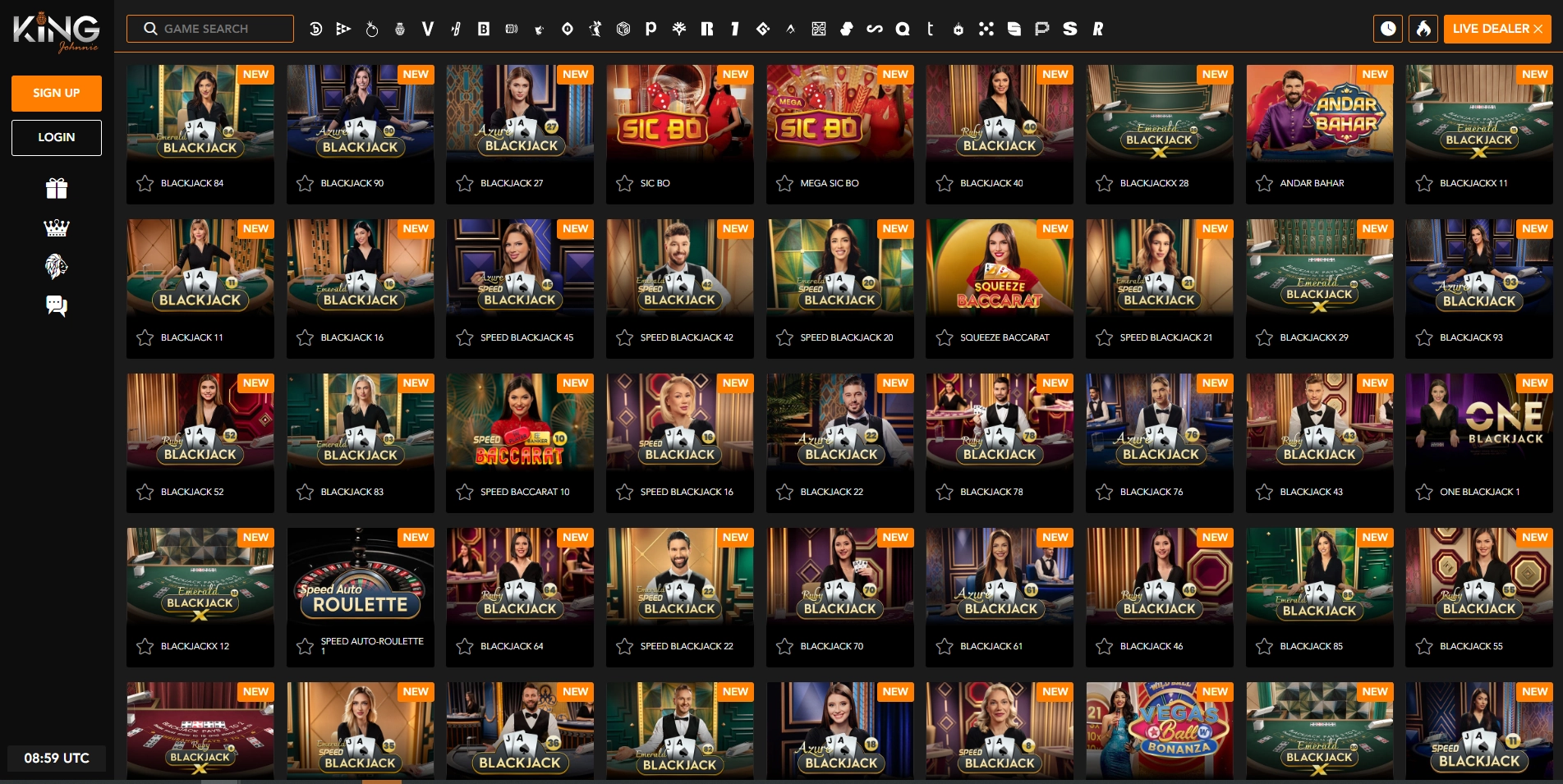Viewport: 1563px width, 784px height.
Task: Click the search magnifier icon in search bar
Action: click(x=150, y=28)
